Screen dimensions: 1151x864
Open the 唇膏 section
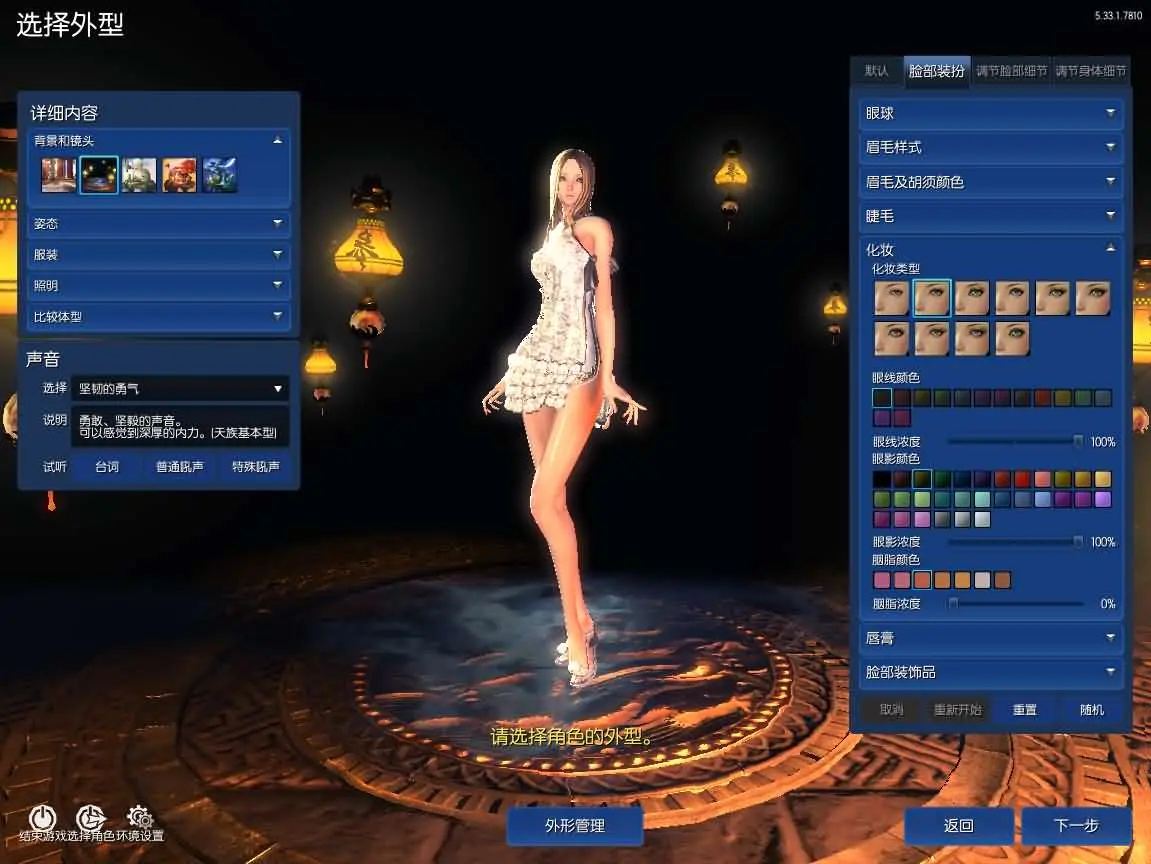990,637
